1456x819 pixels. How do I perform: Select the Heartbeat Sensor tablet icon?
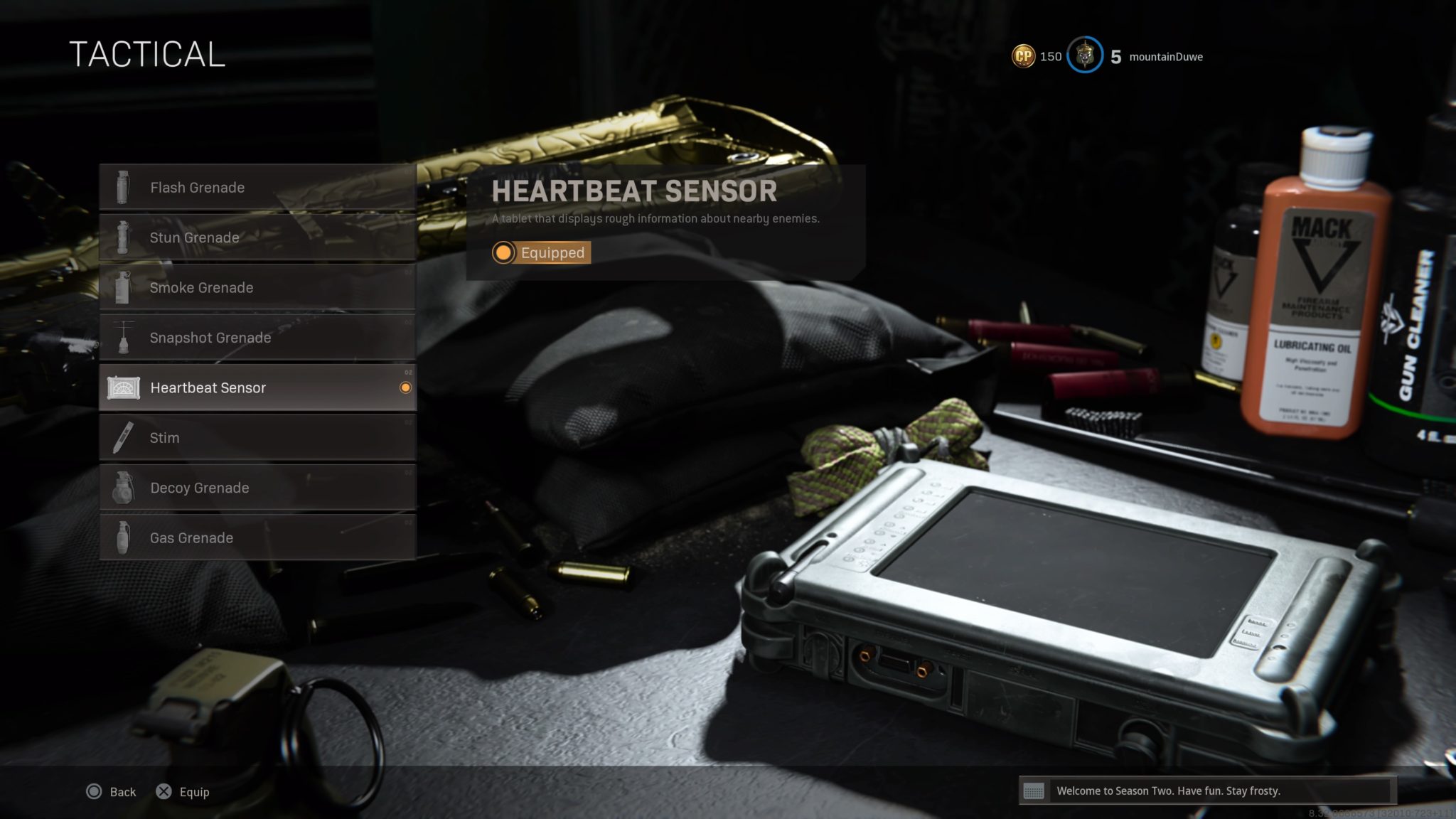click(x=124, y=387)
